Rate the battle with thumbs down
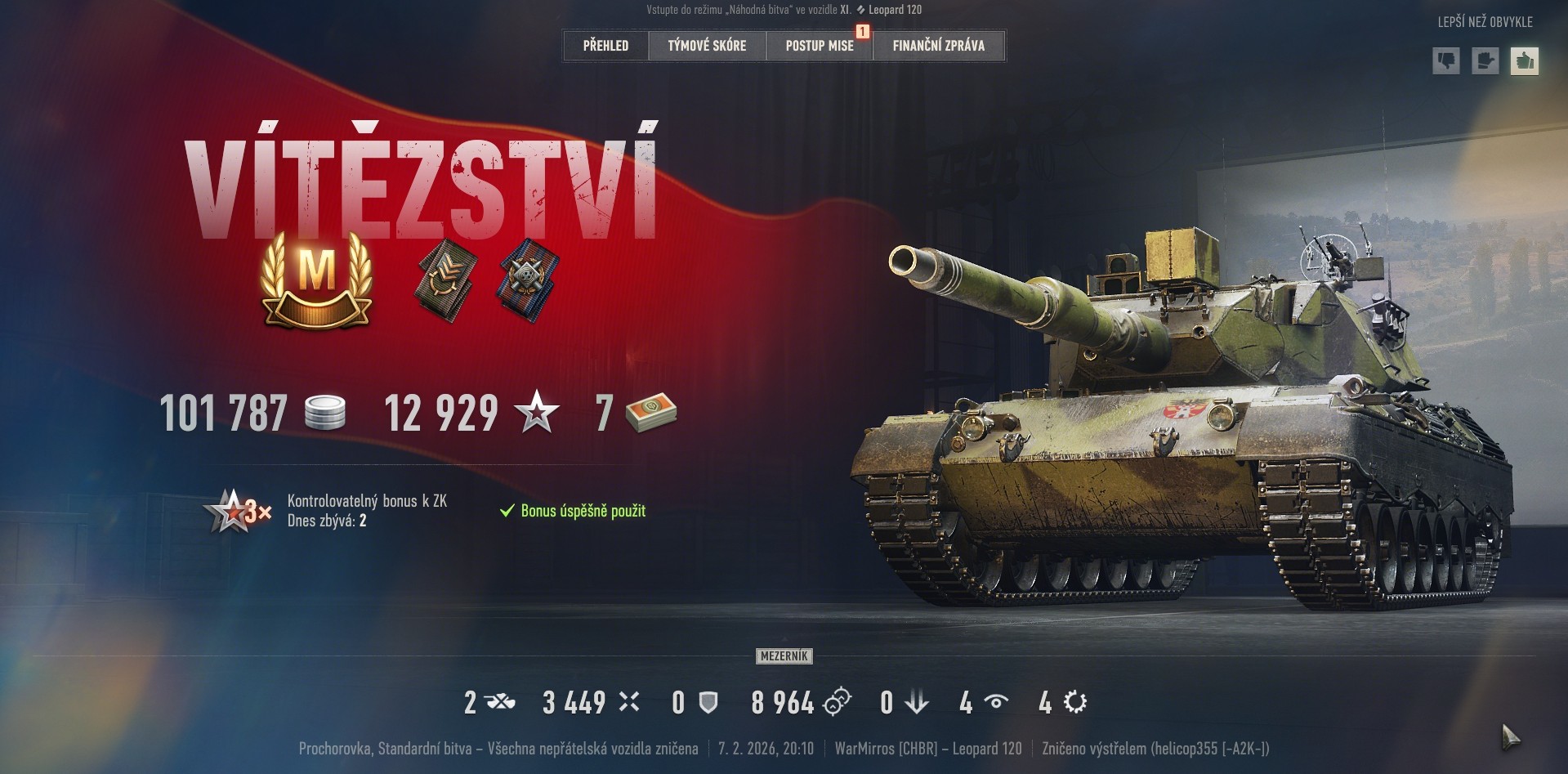Screen dimensions: 1568x774 tap(1445, 61)
